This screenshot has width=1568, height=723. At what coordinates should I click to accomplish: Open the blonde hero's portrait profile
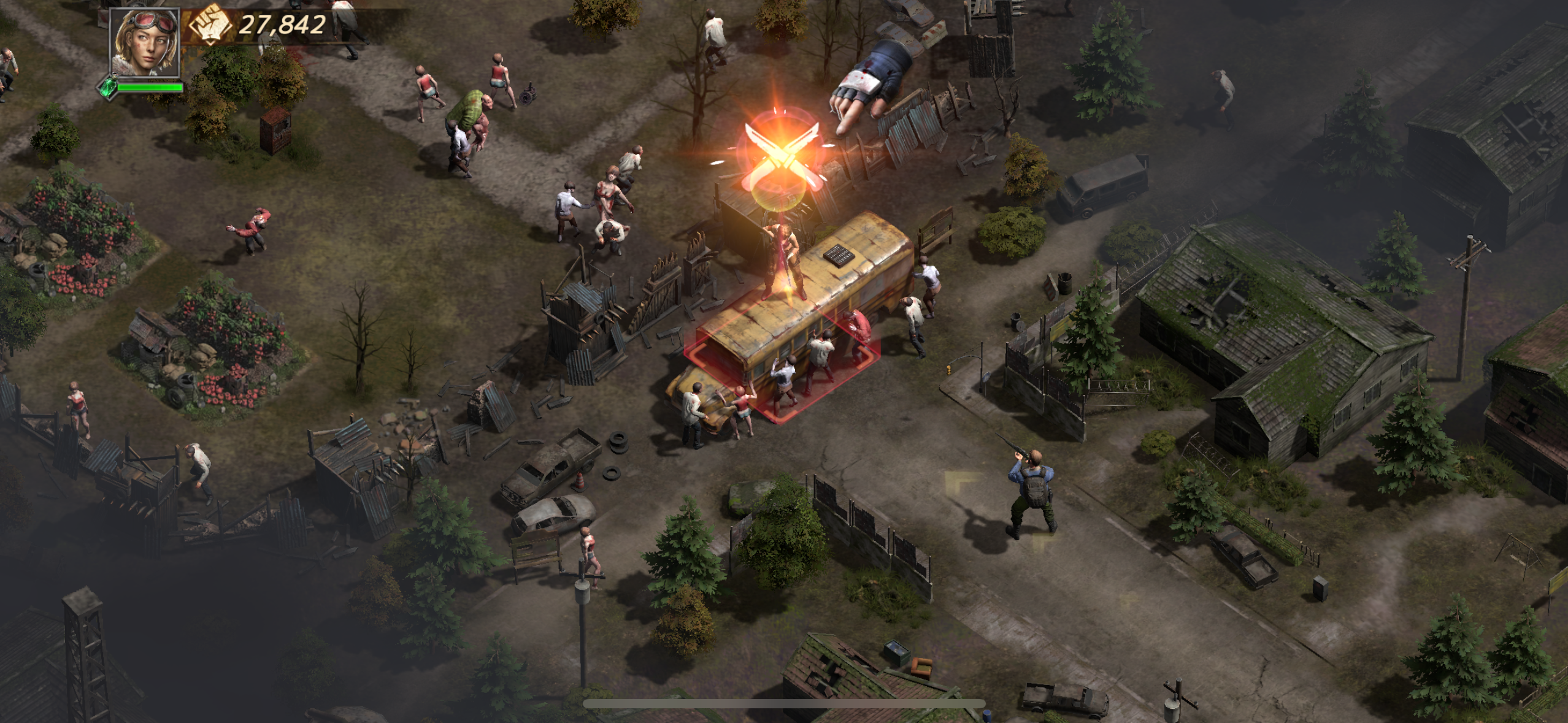pos(145,42)
